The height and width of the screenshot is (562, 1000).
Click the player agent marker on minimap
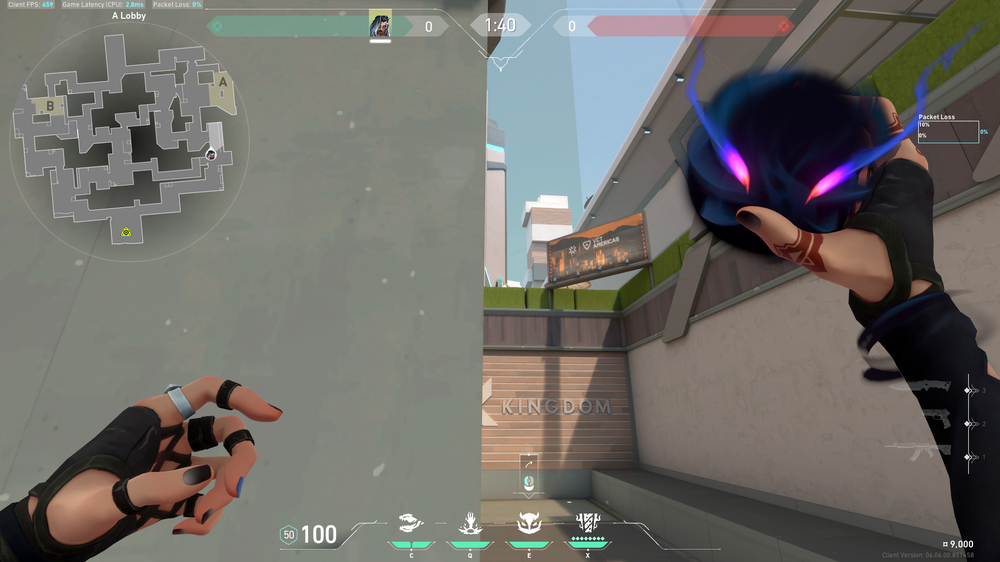point(211,153)
